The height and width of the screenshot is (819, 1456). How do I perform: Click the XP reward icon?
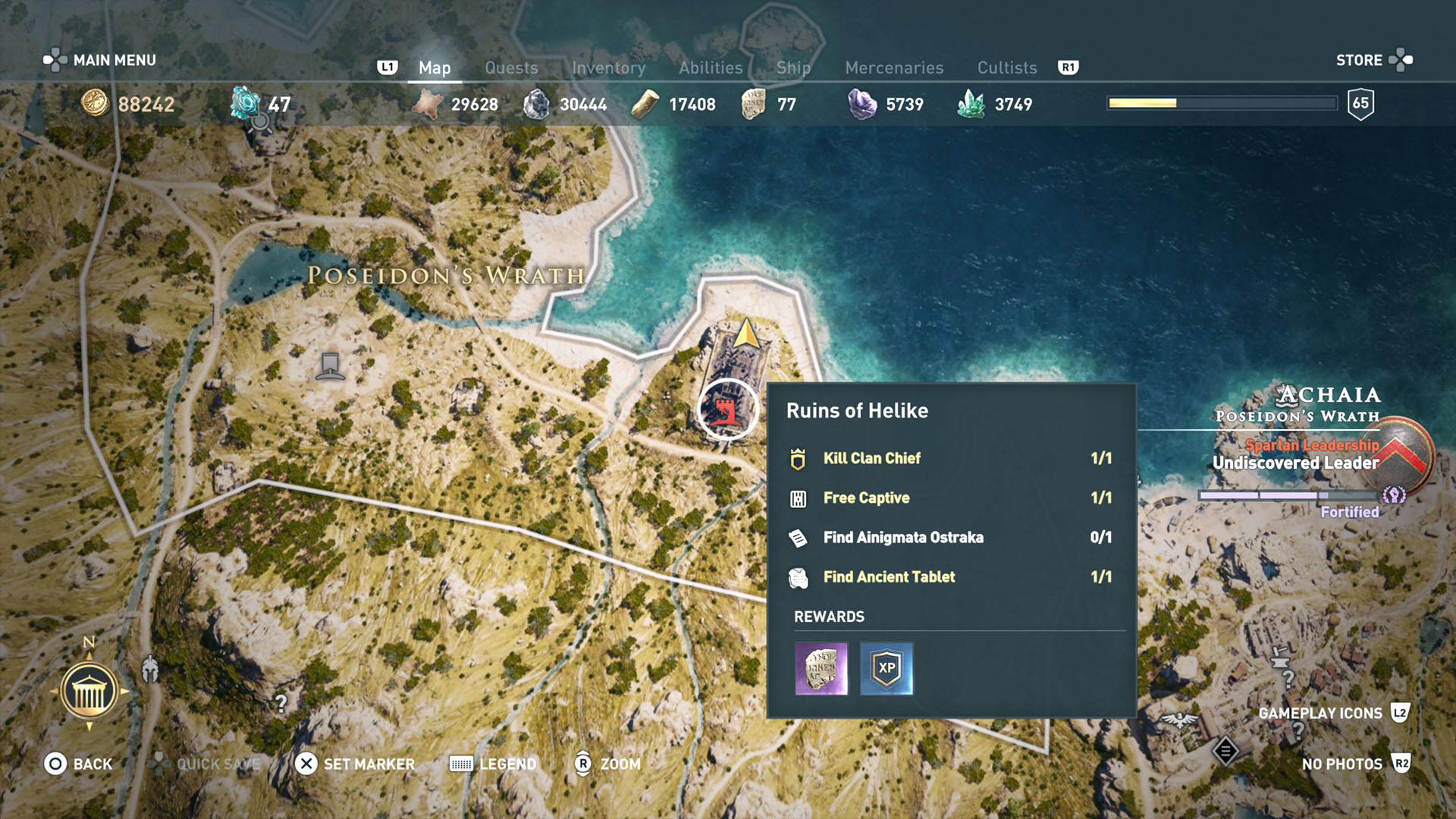pyautogui.click(x=886, y=668)
